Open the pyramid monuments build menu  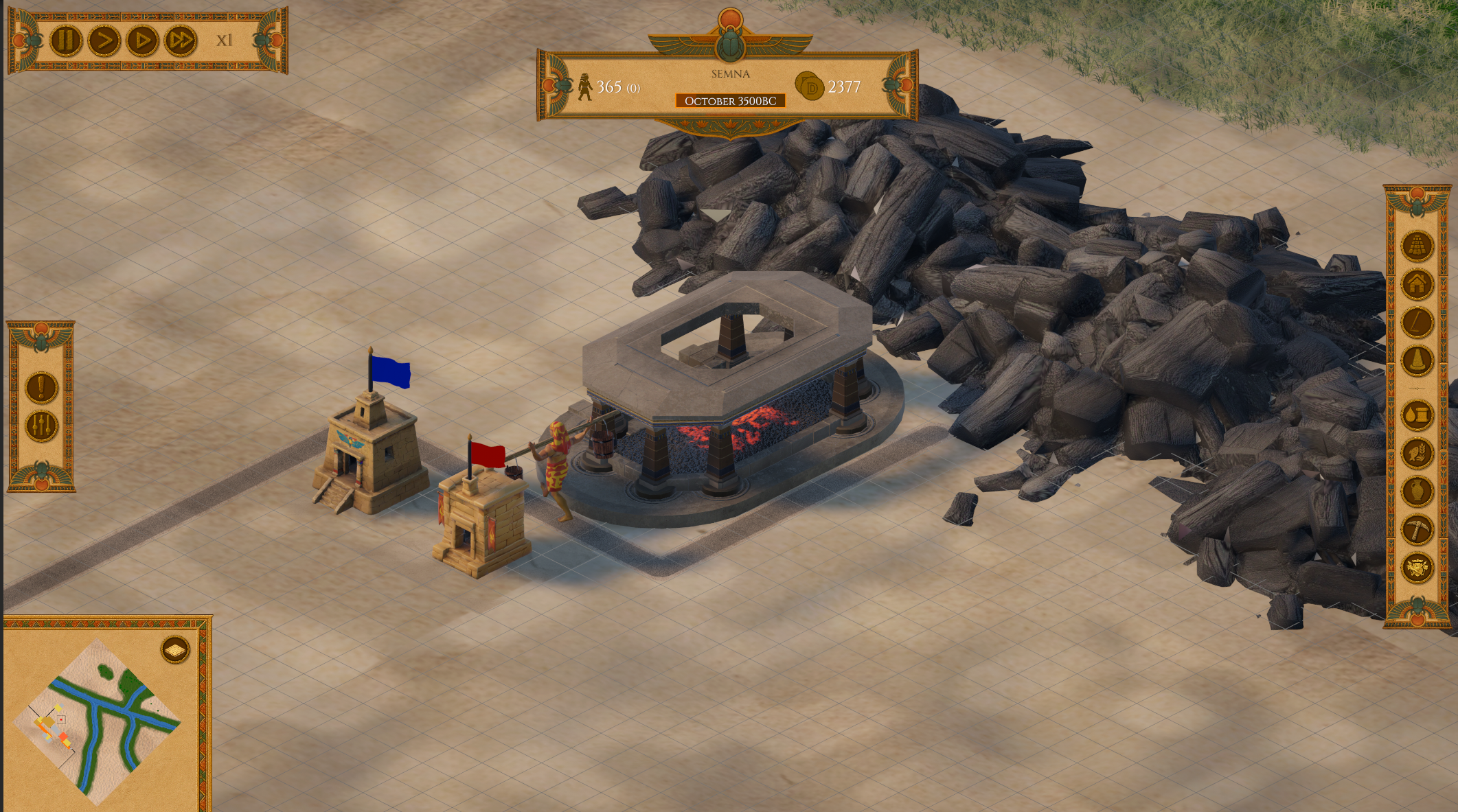pos(1417,247)
